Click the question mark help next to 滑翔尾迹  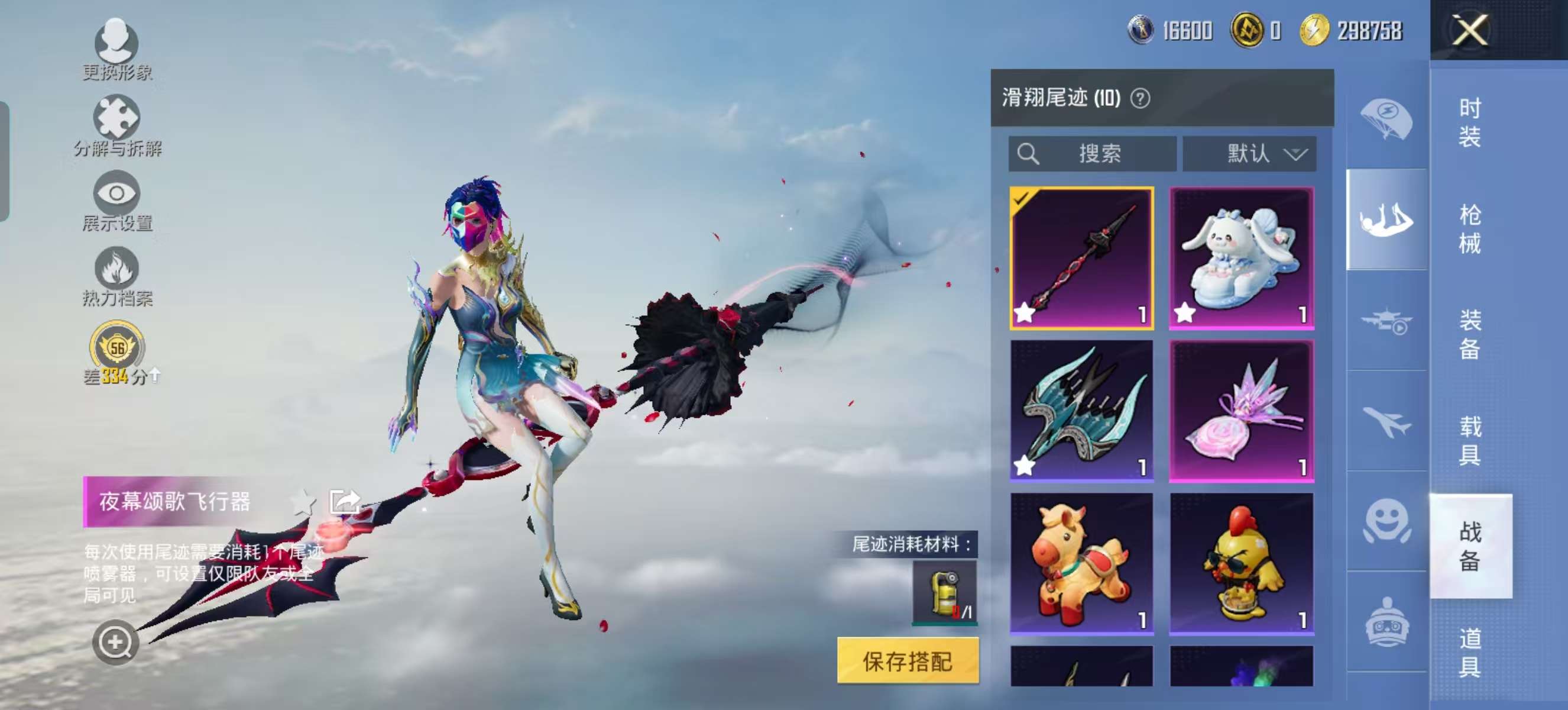(x=1142, y=99)
